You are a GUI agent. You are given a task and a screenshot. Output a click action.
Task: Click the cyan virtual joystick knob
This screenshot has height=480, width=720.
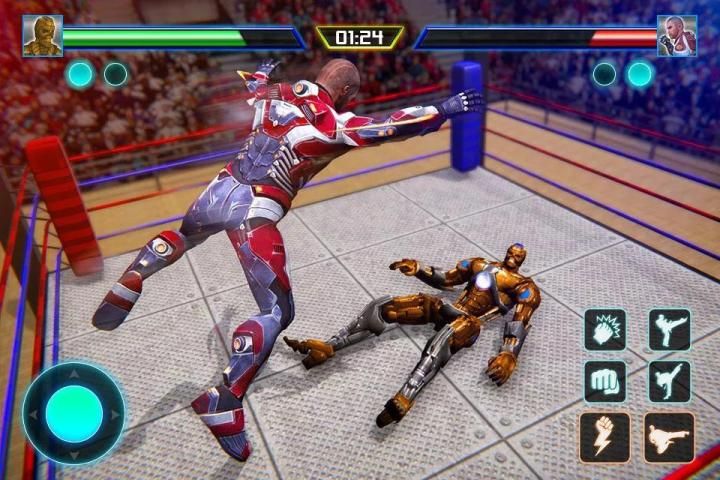75,413
